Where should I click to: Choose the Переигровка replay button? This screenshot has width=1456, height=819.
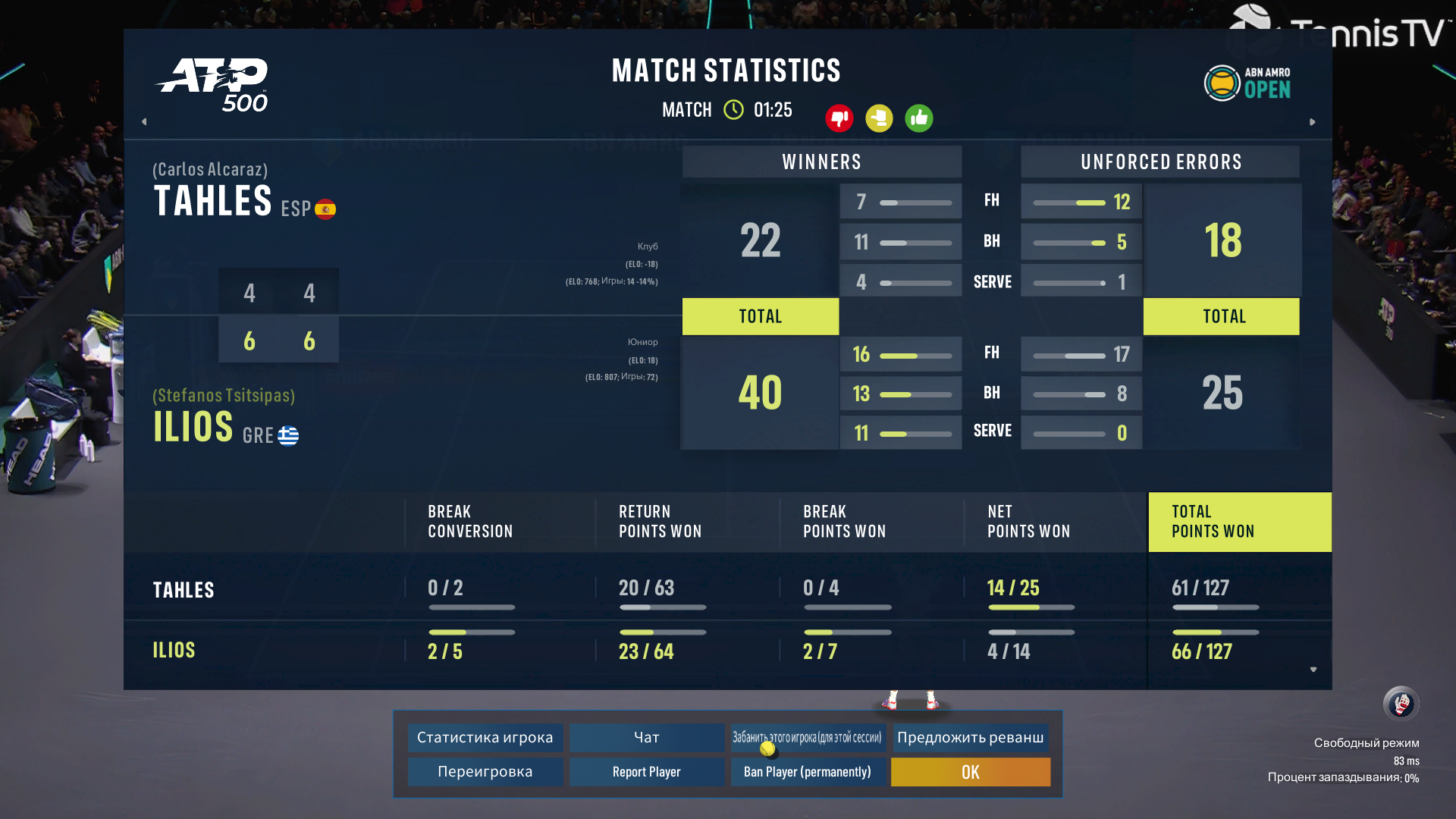pyautogui.click(x=485, y=772)
